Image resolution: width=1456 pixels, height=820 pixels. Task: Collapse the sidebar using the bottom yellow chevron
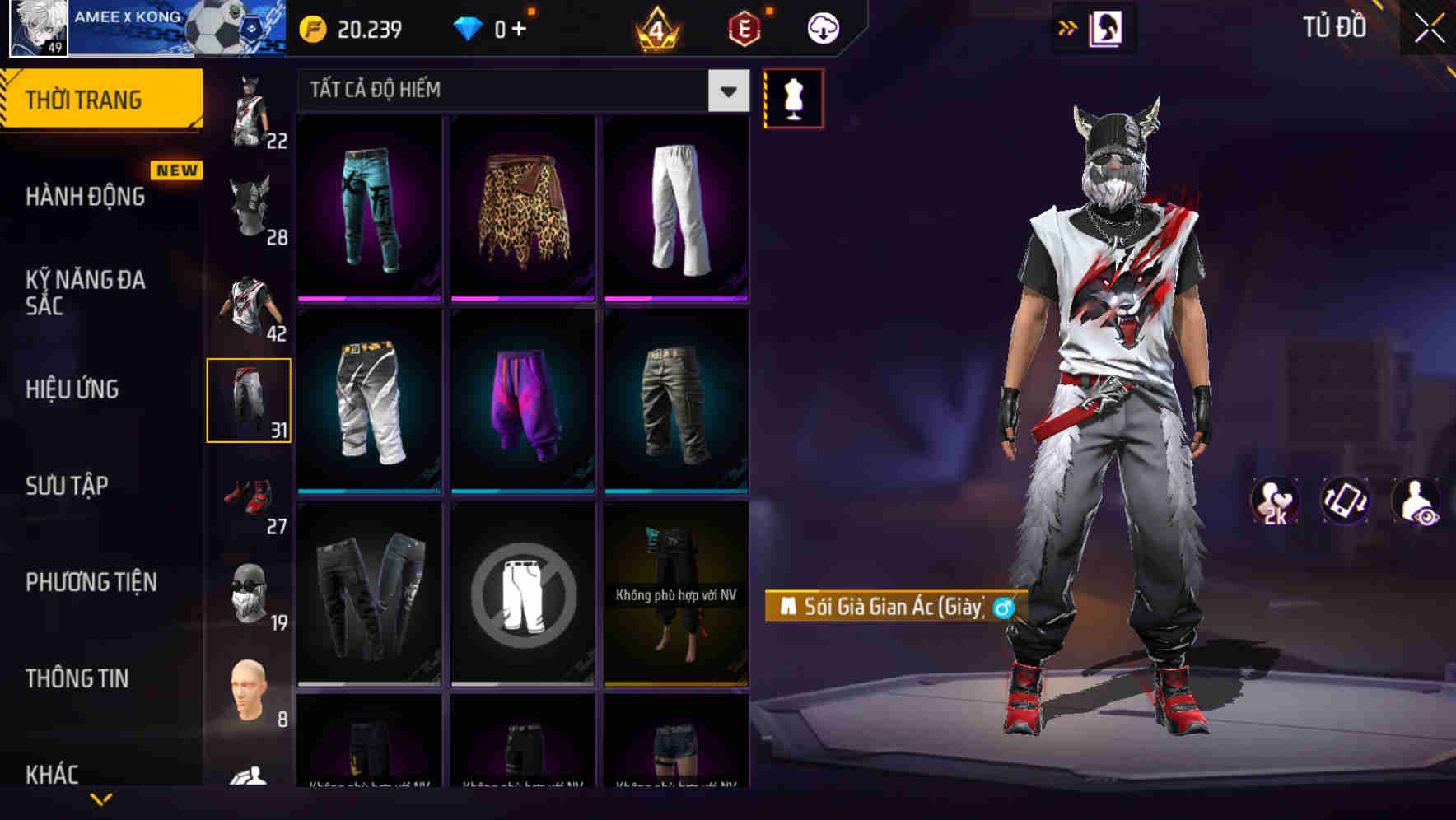tap(101, 799)
